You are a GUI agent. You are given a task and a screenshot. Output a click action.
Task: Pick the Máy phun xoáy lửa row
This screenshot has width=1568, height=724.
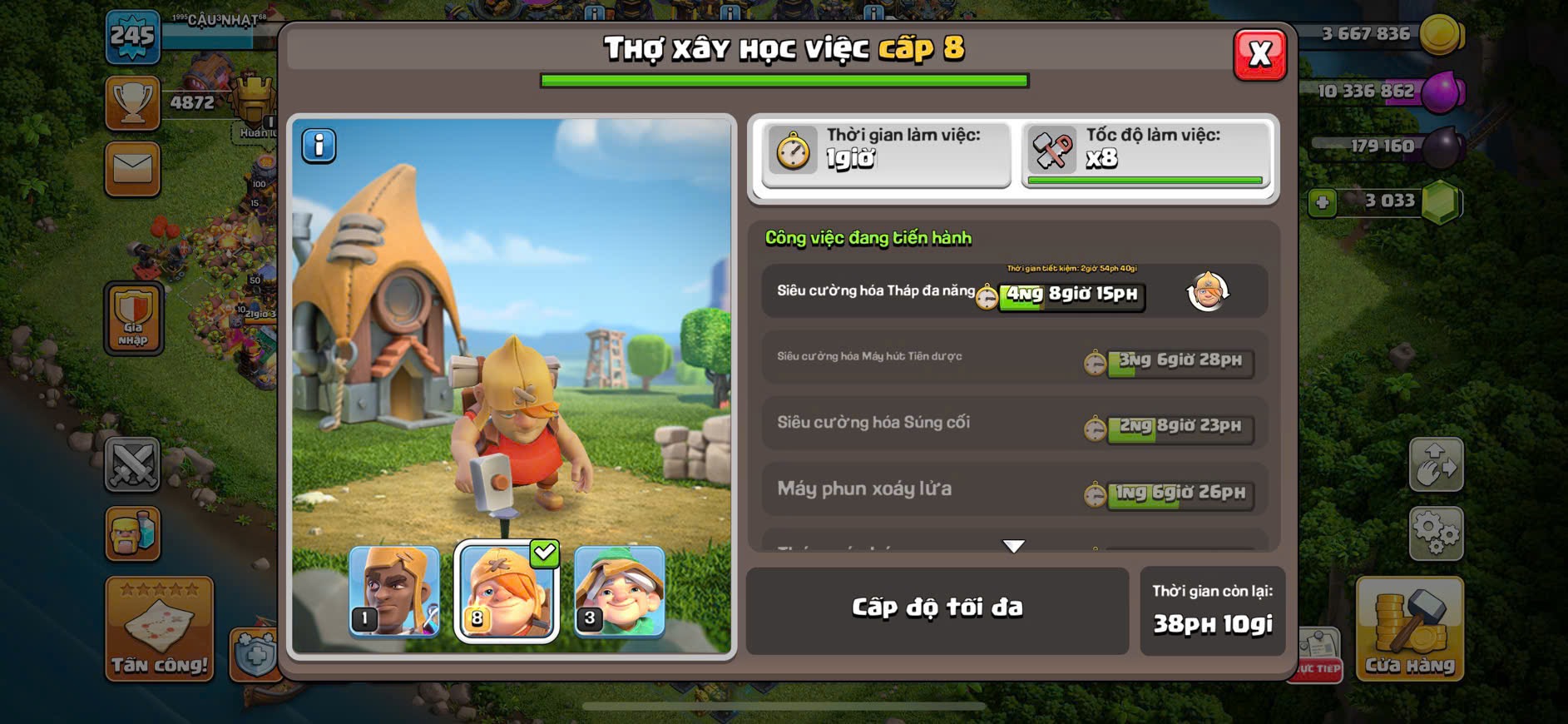click(1014, 489)
